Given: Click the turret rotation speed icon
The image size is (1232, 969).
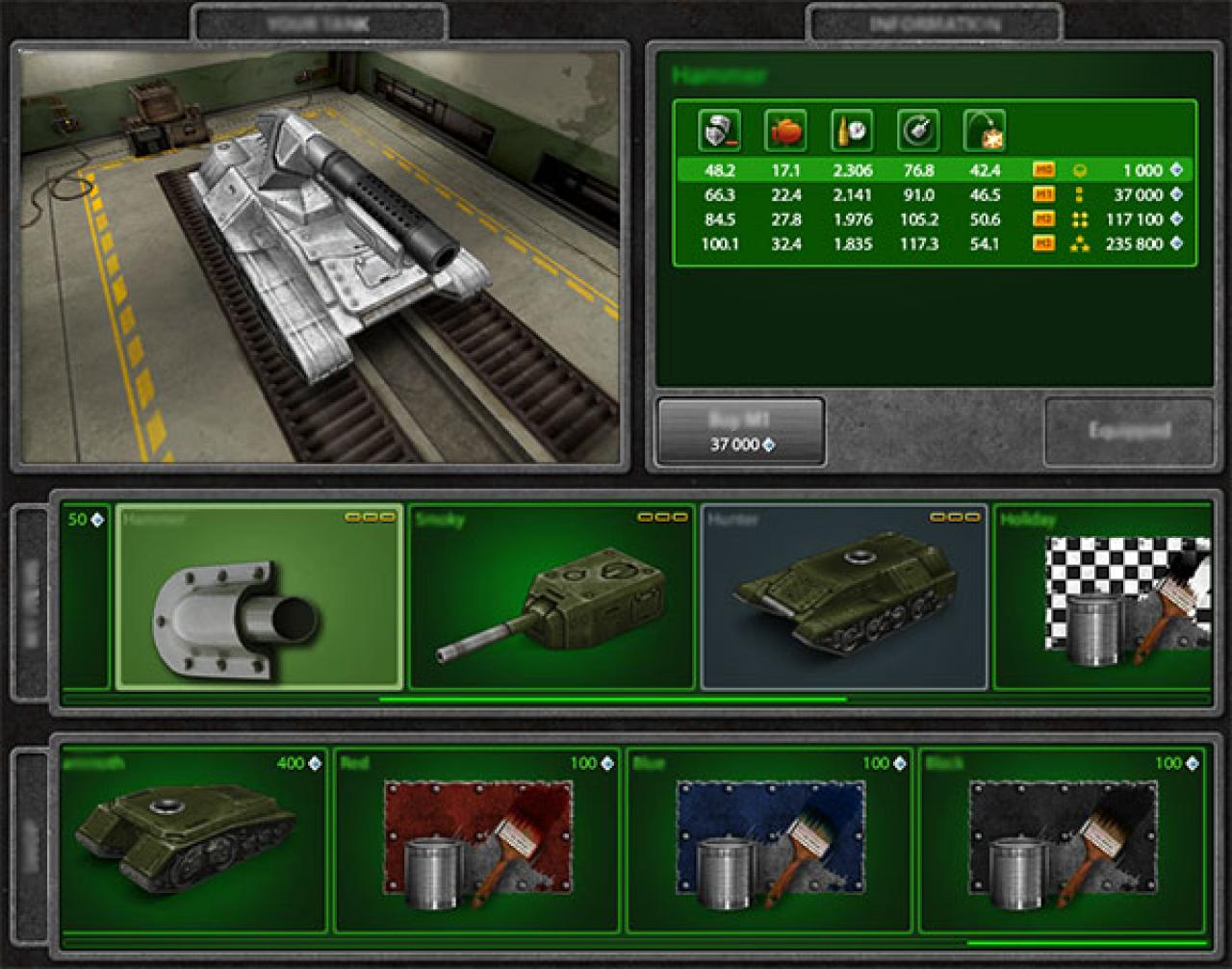Looking at the screenshot, I should coord(918,130).
